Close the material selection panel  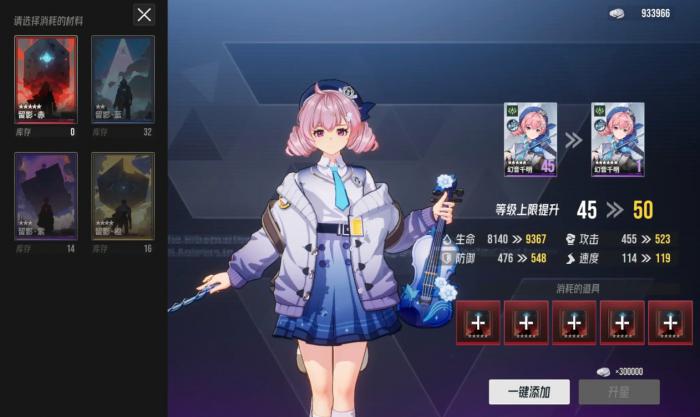145,14
